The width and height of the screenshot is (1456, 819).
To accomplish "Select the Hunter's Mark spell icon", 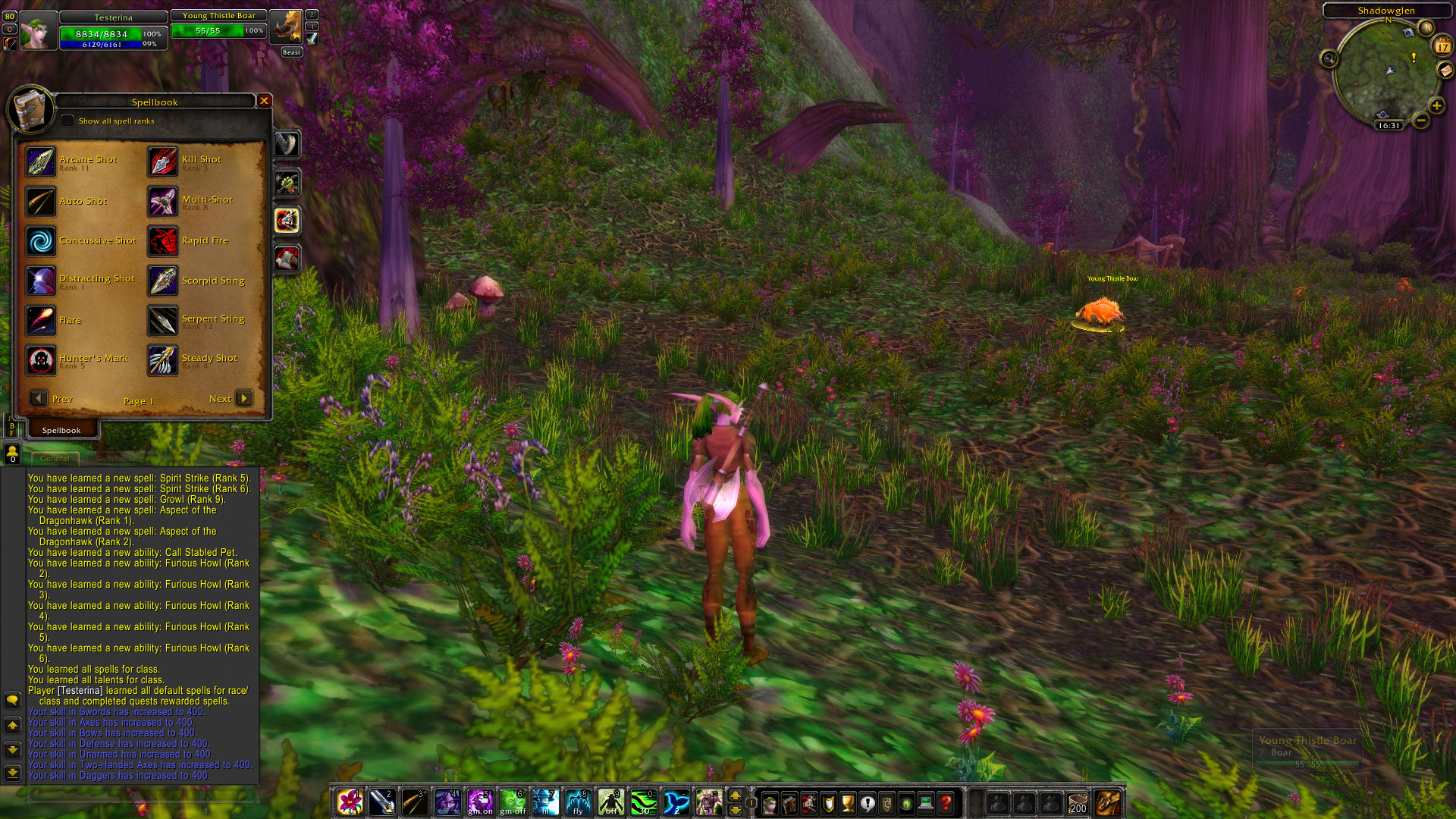I will [41, 360].
